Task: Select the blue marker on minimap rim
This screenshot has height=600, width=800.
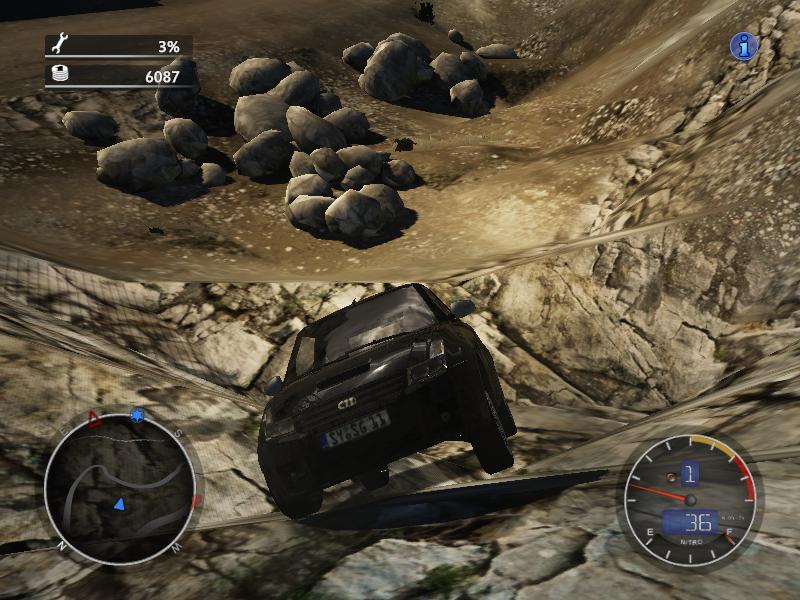Action: (x=137, y=415)
